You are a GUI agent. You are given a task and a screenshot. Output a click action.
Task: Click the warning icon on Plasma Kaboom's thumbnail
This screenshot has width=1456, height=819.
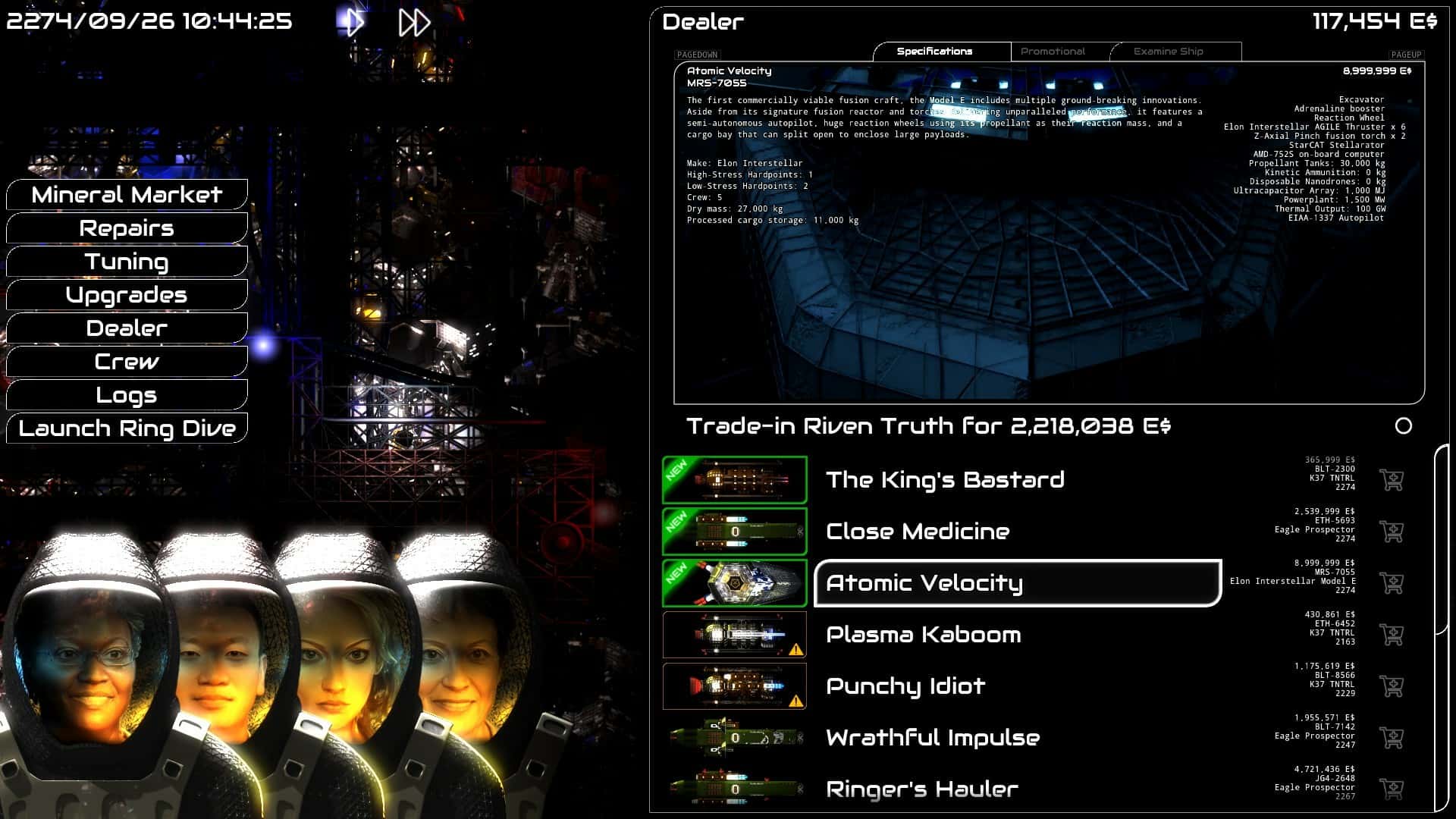(795, 649)
